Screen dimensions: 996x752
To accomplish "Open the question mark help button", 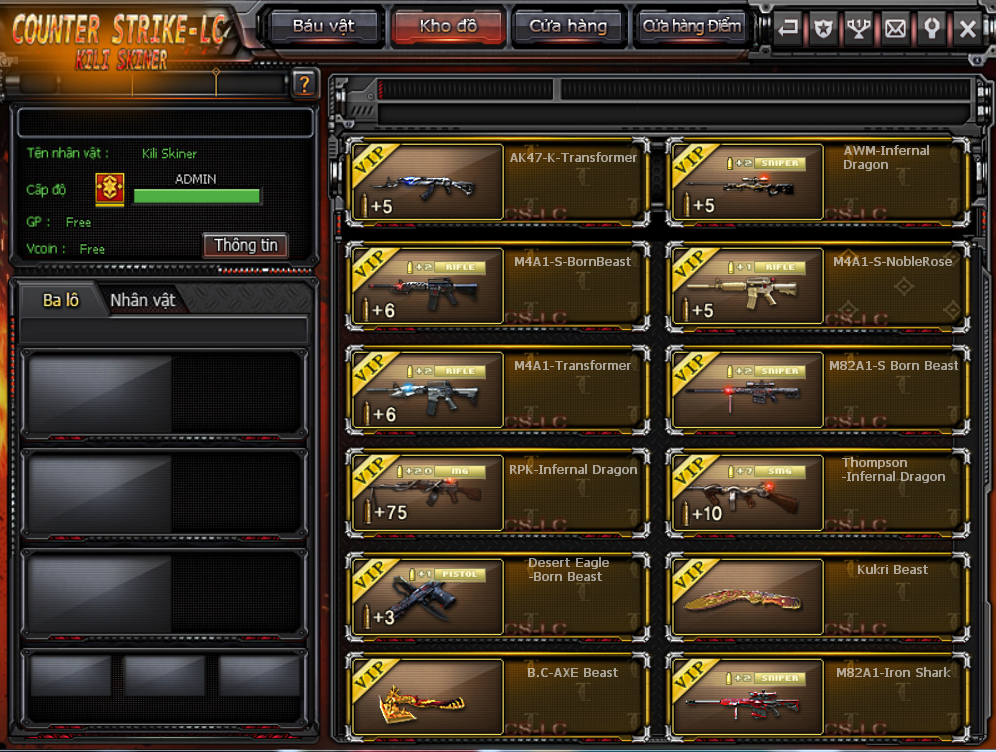I will point(305,85).
